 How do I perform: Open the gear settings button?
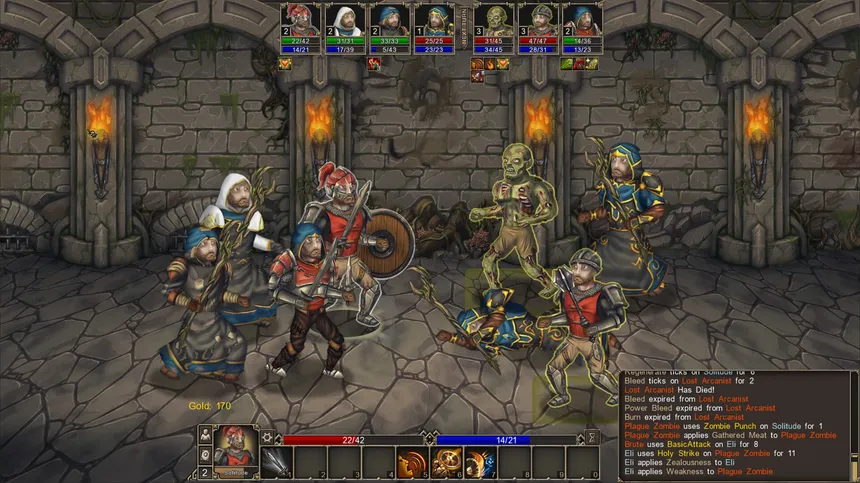click(x=267, y=437)
